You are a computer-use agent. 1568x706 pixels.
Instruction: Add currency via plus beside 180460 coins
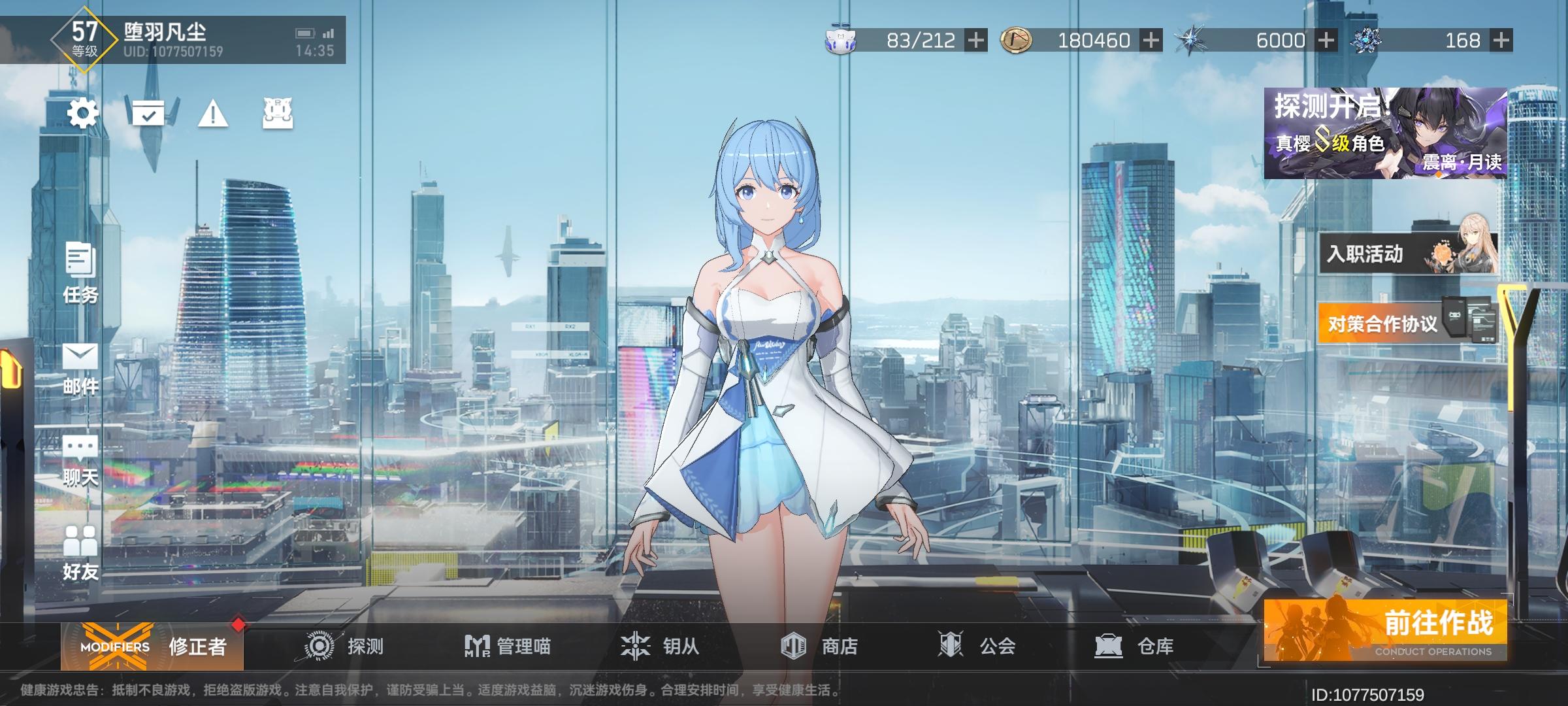click(1152, 41)
